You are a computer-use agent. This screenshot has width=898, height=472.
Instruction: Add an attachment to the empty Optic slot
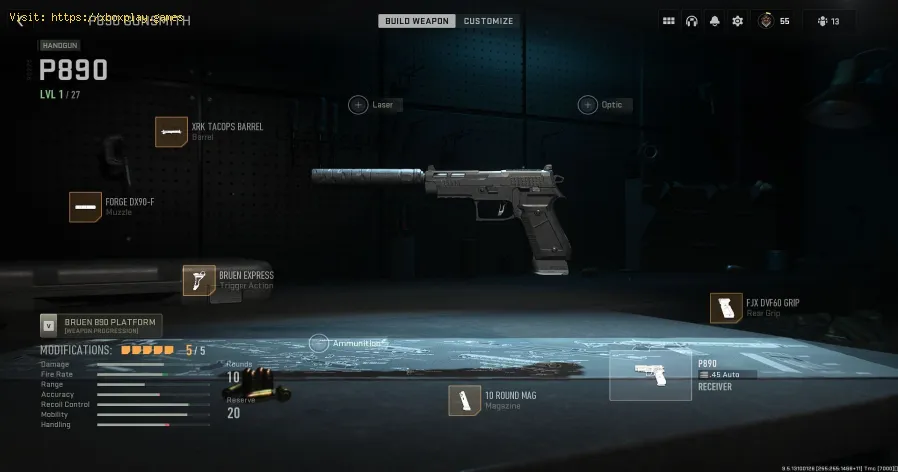pyautogui.click(x=587, y=104)
